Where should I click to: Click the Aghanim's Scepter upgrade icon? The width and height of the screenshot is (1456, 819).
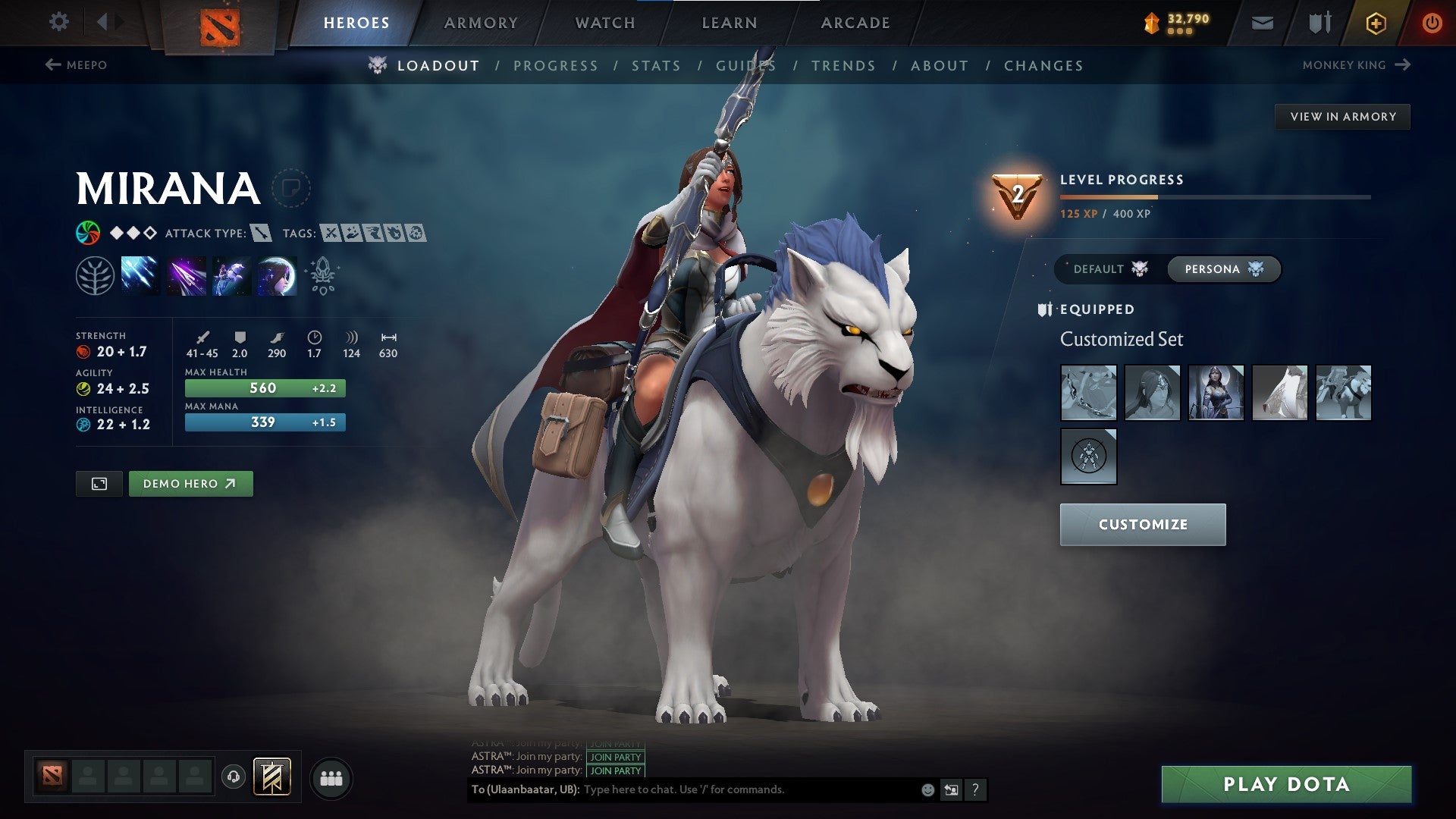tap(322, 275)
